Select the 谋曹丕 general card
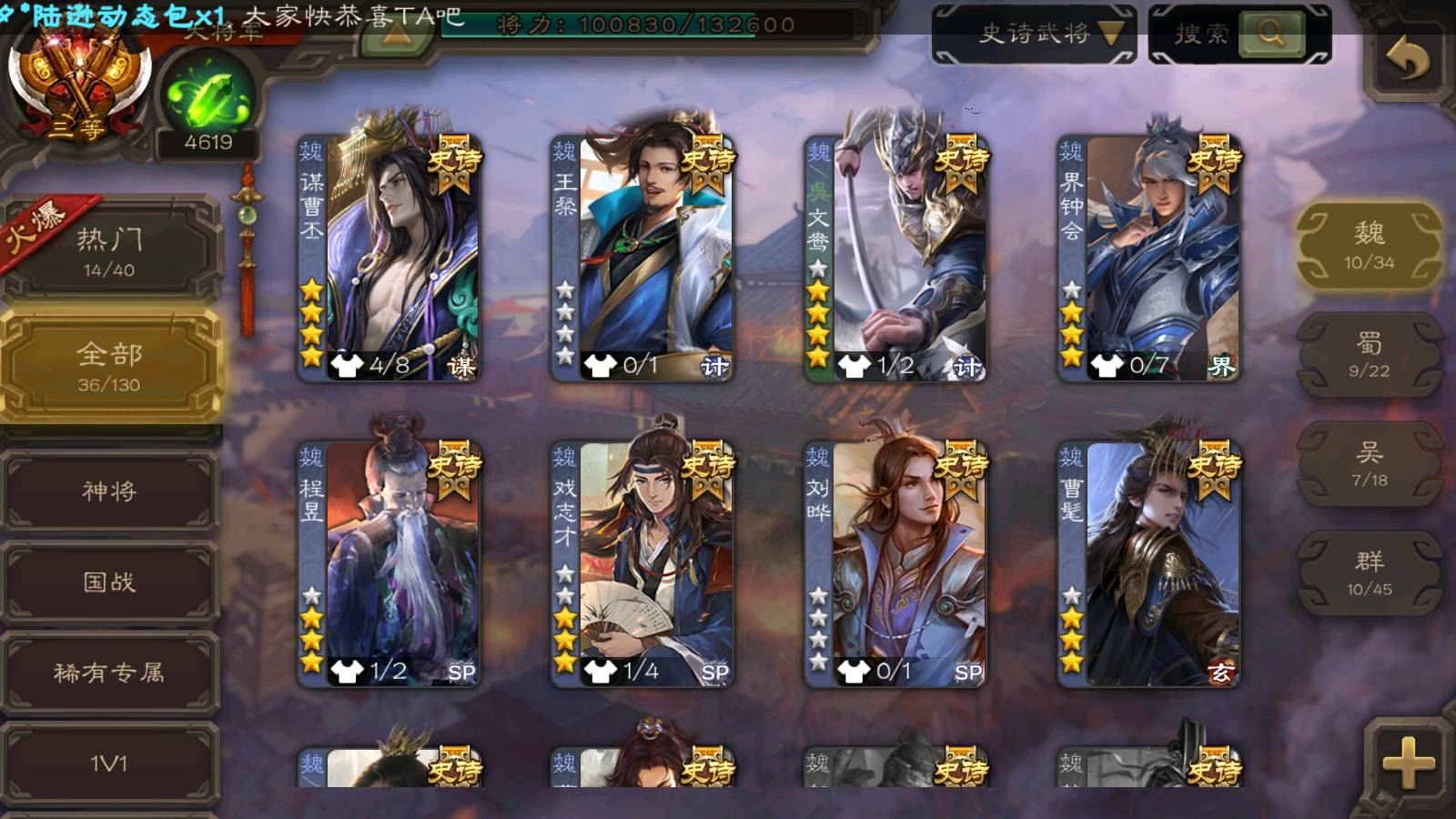1456x819 pixels. tap(389, 258)
